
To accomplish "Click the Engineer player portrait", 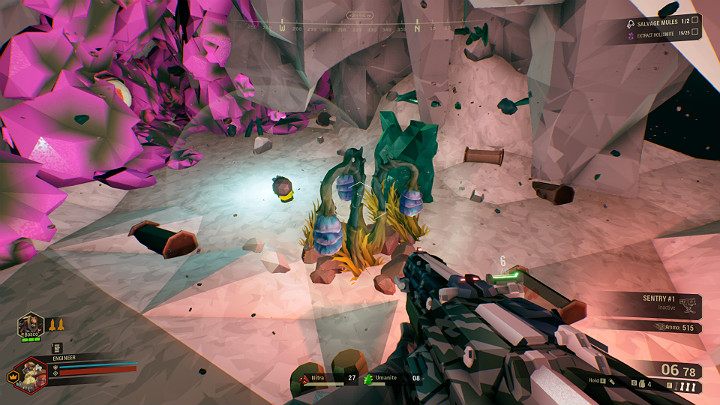I will pyautogui.click(x=31, y=374).
